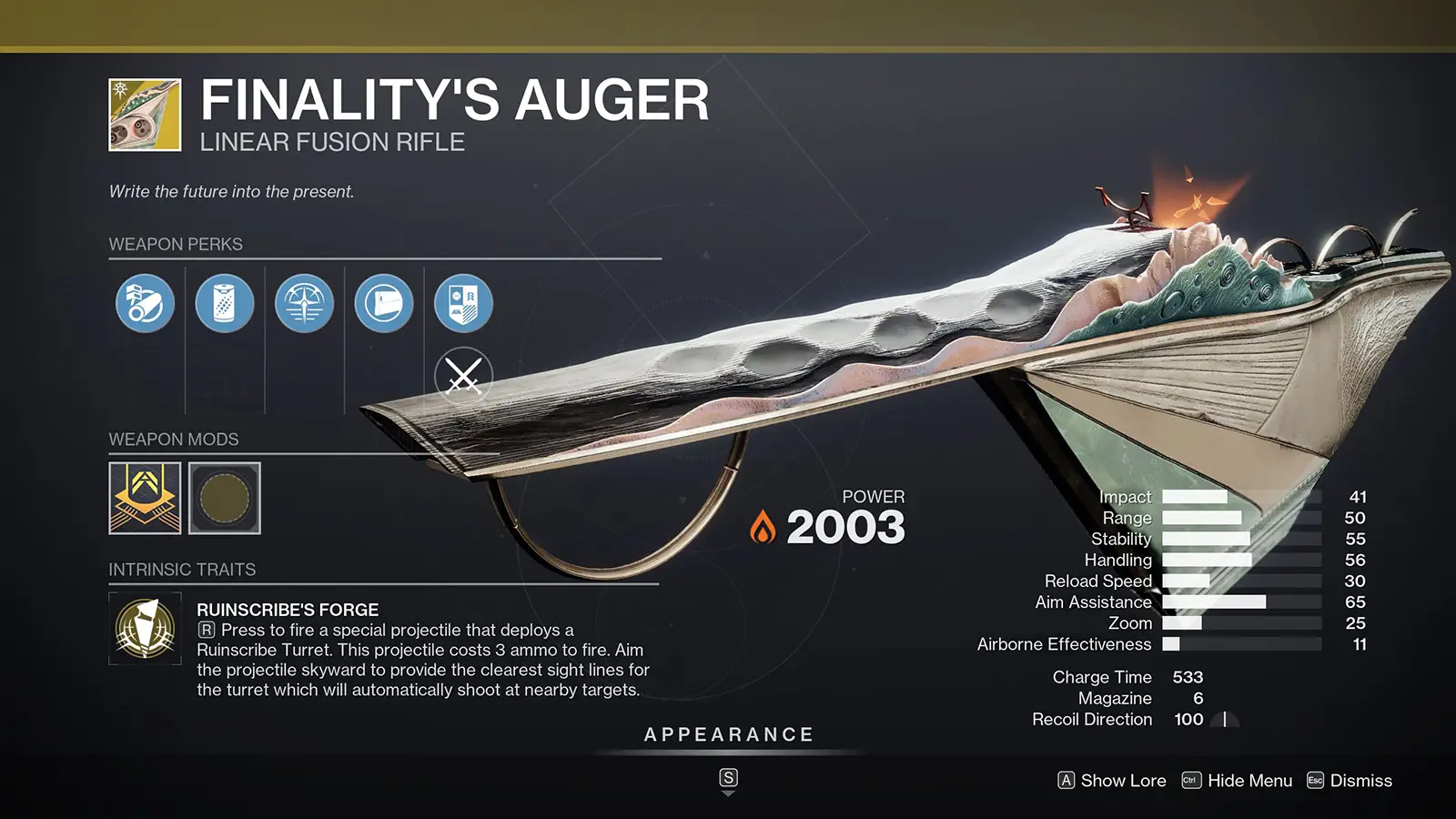Hide Menu using the Ctrl option
Screen dimensions: 1456x819
1249,781
